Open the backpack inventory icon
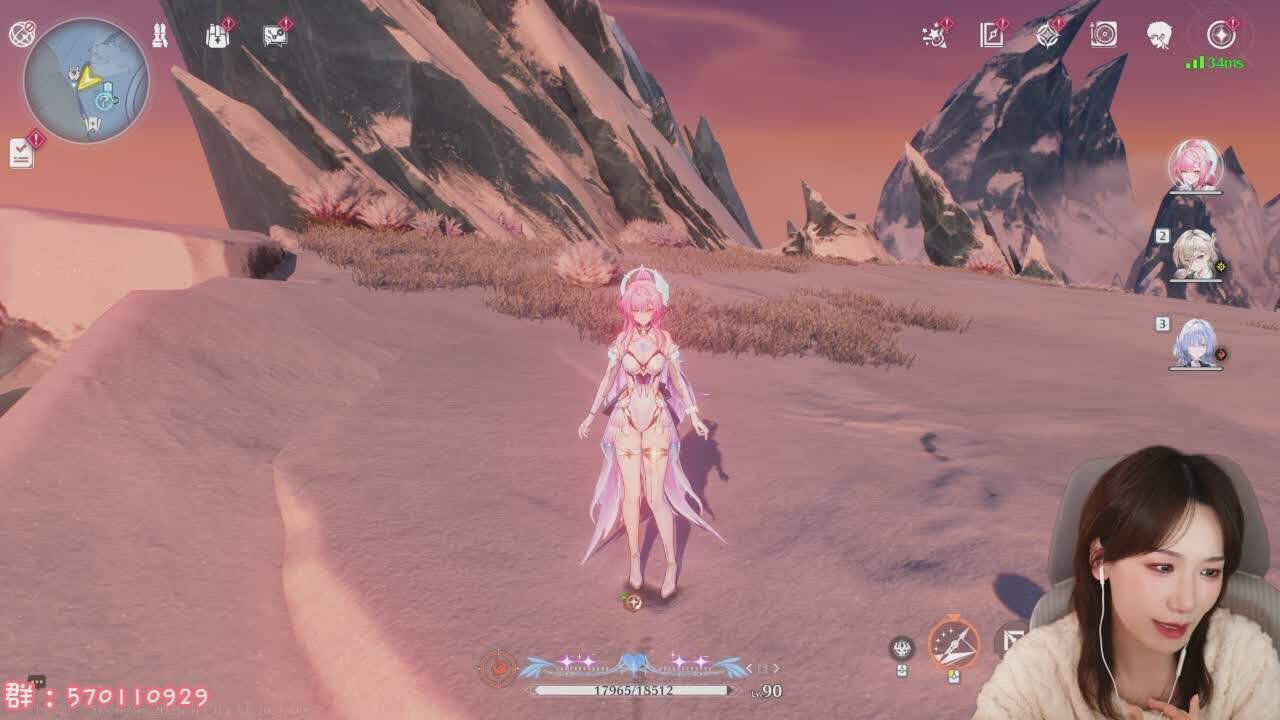The image size is (1280, 720). [217, 36]
